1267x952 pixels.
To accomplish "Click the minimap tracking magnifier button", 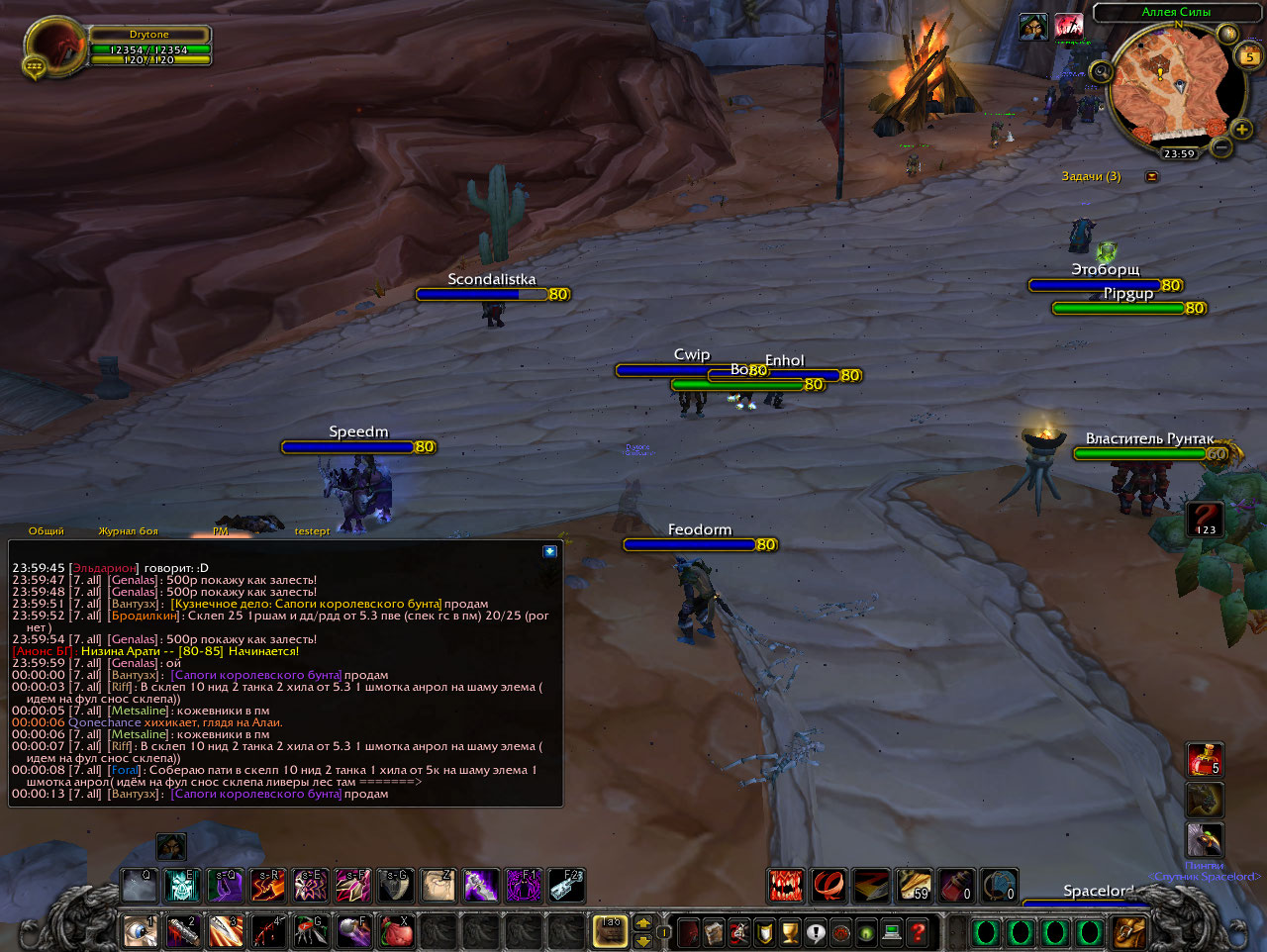I will pyautogui.click(x=1102, y=71).
